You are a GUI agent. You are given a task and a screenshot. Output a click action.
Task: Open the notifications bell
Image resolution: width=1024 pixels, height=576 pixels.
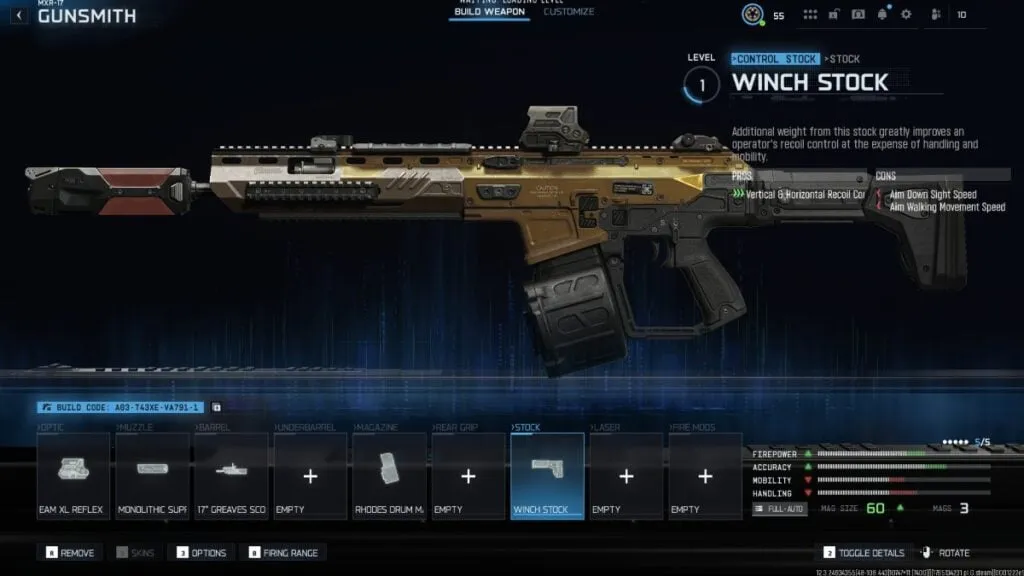[883, 15]
